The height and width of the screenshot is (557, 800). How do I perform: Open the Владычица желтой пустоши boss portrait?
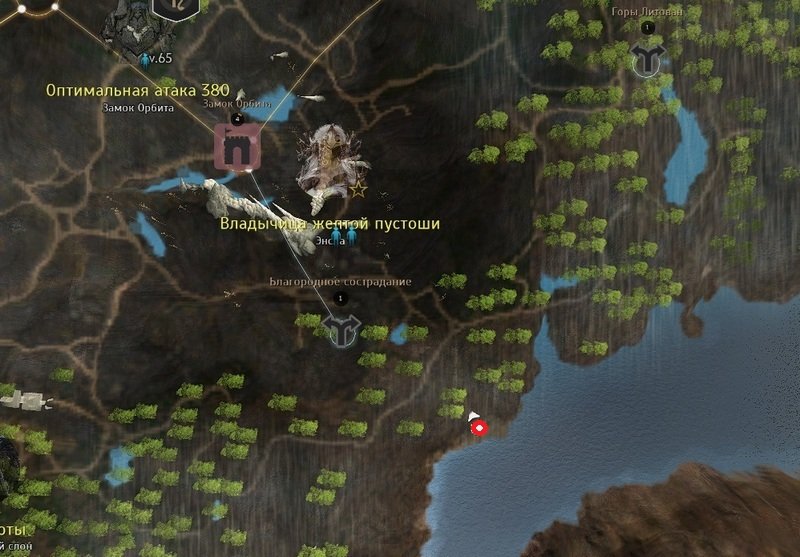click(x=326, y=160)
